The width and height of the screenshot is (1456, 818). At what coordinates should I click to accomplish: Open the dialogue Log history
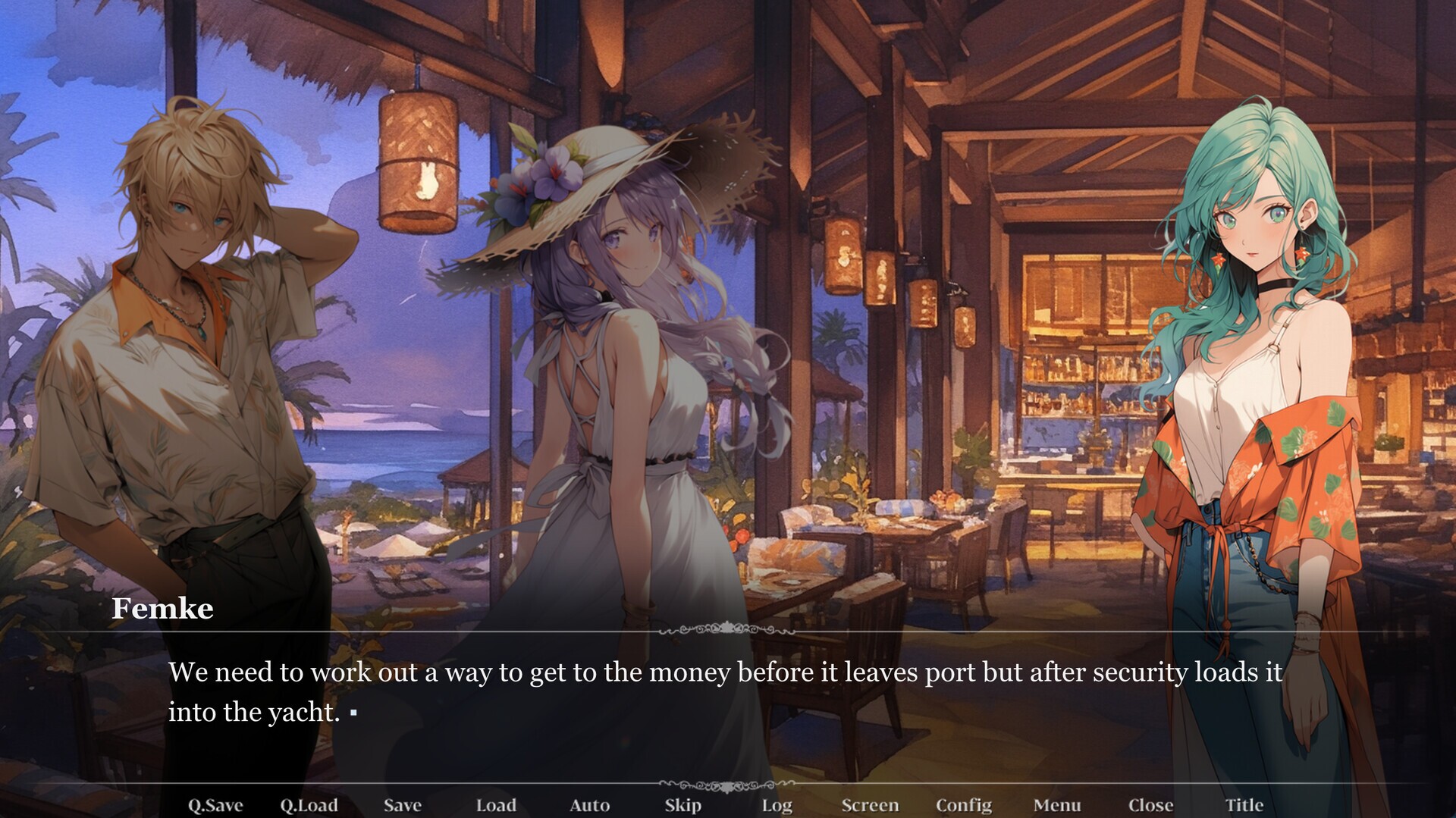(777, 805)
